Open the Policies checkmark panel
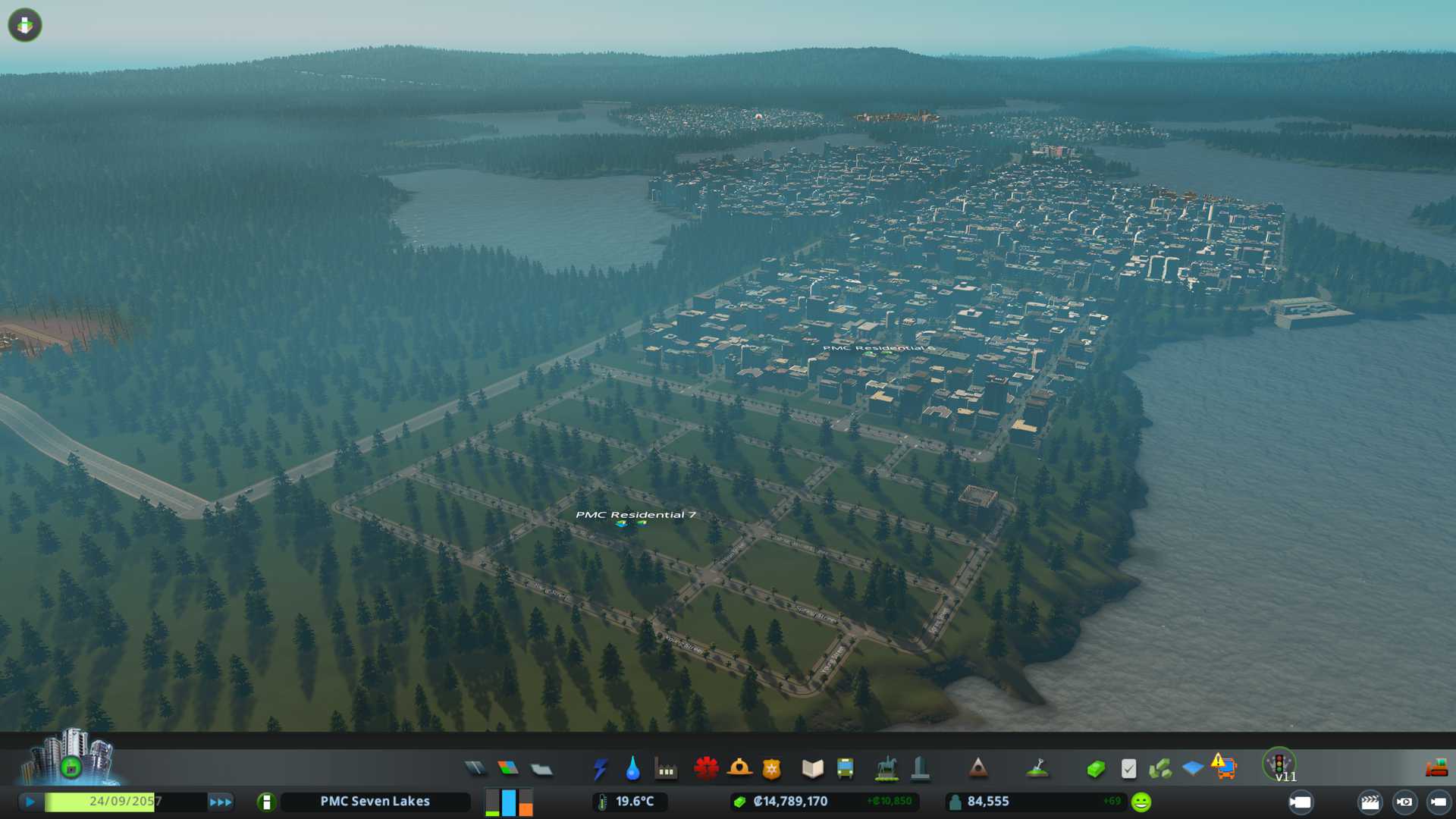1456x819 pixels. 1128,769
